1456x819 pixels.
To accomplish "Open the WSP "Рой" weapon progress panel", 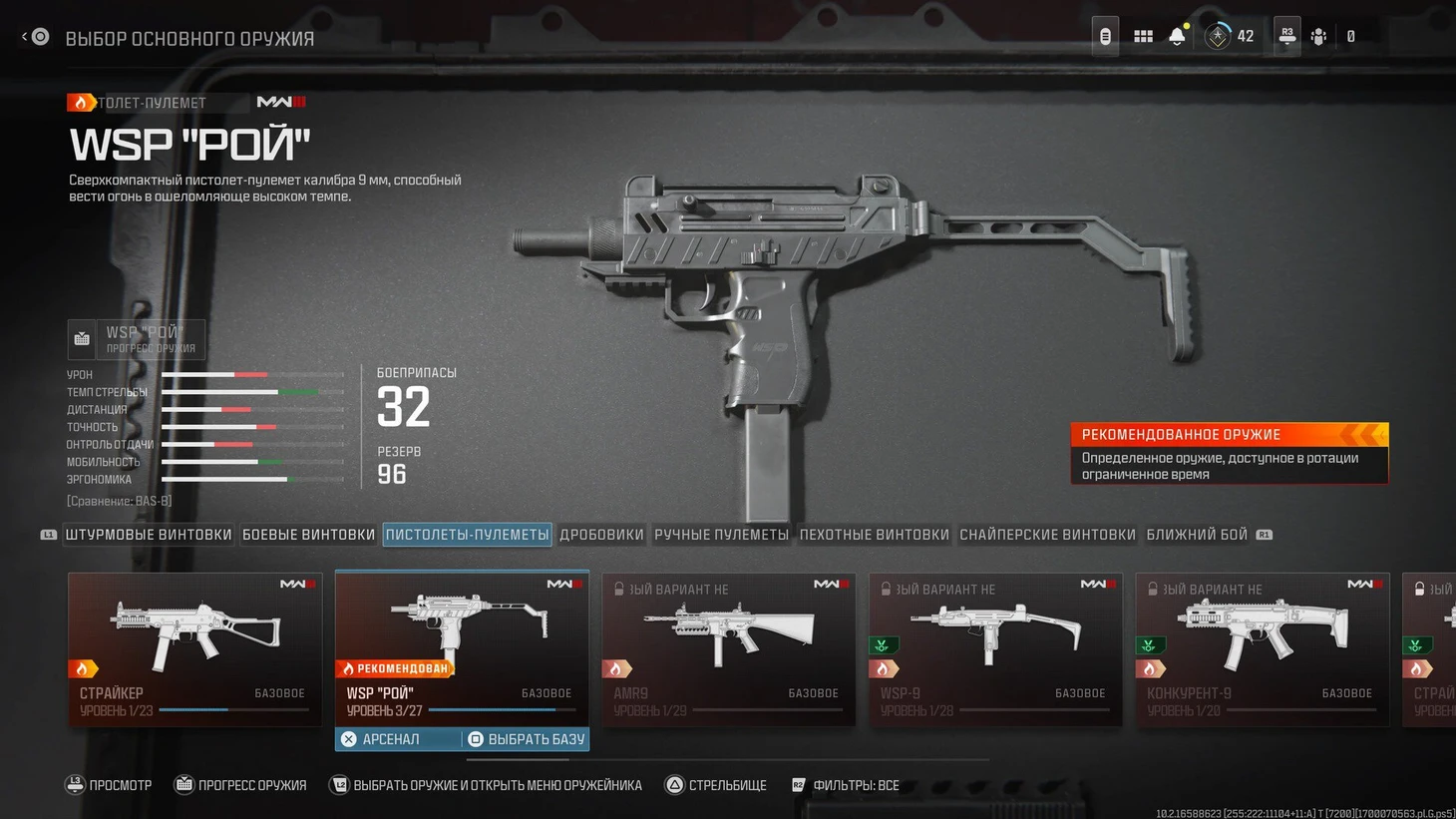I will pos(137,339).
